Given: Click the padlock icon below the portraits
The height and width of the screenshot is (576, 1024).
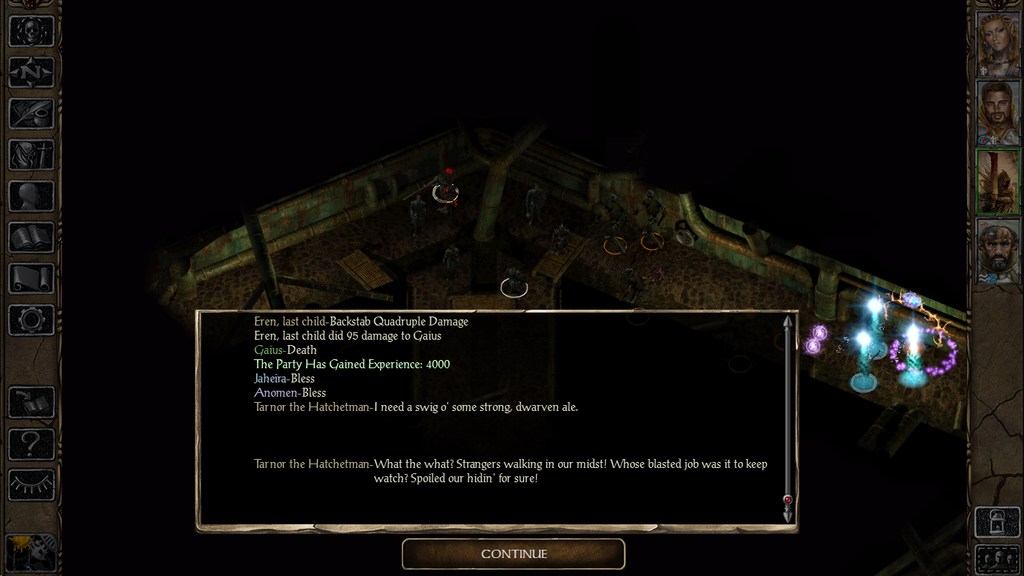Looking at the screenshot, I should [x=997, y=523].
